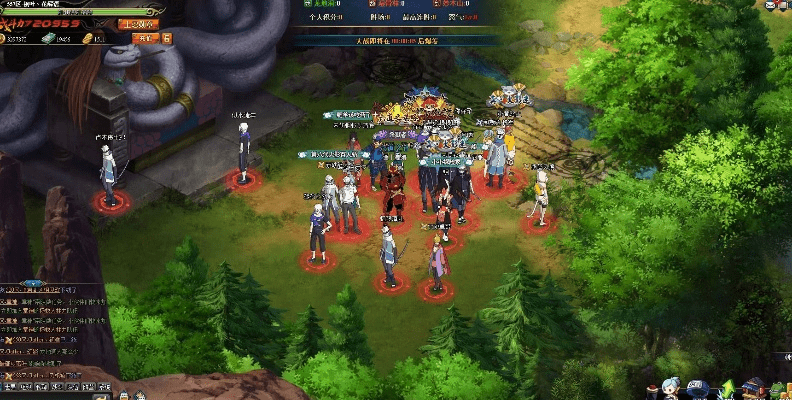Open the blue ninja headband menu icon
Screen dimensions: 792x400
(x=699, y=388)
